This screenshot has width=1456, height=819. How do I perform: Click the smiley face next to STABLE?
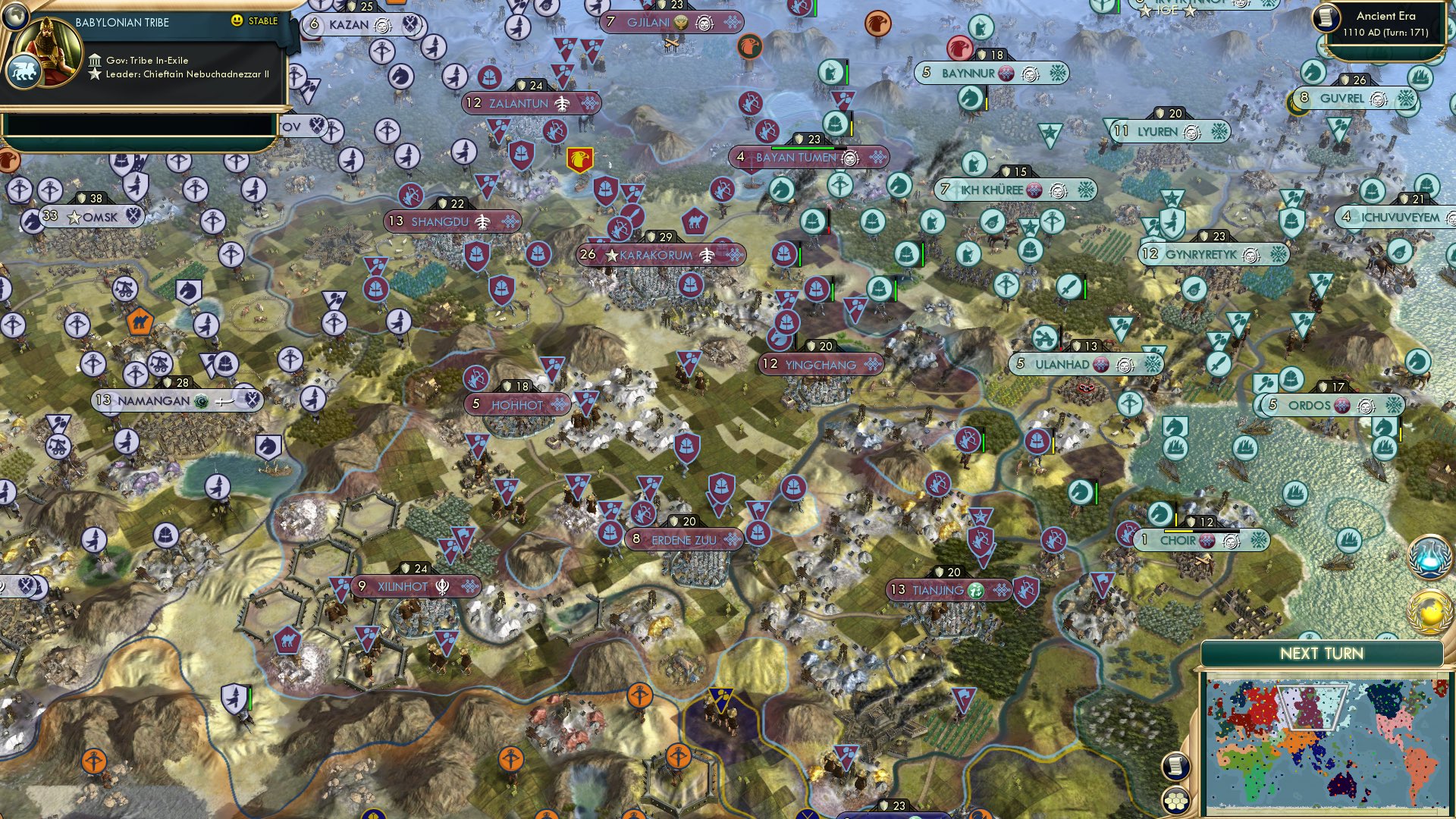pos(237,21)
